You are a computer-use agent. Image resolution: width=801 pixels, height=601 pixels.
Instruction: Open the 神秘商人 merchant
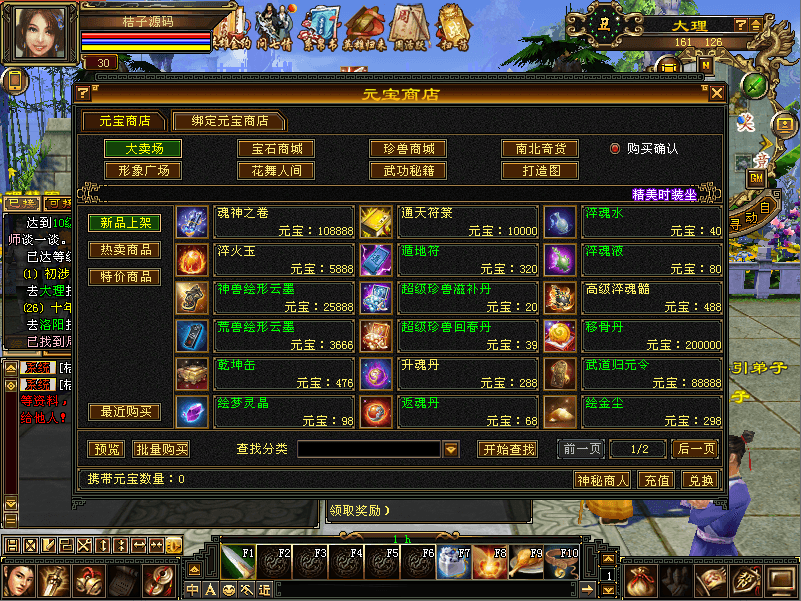pyautogui.click(x=603, y=480)
